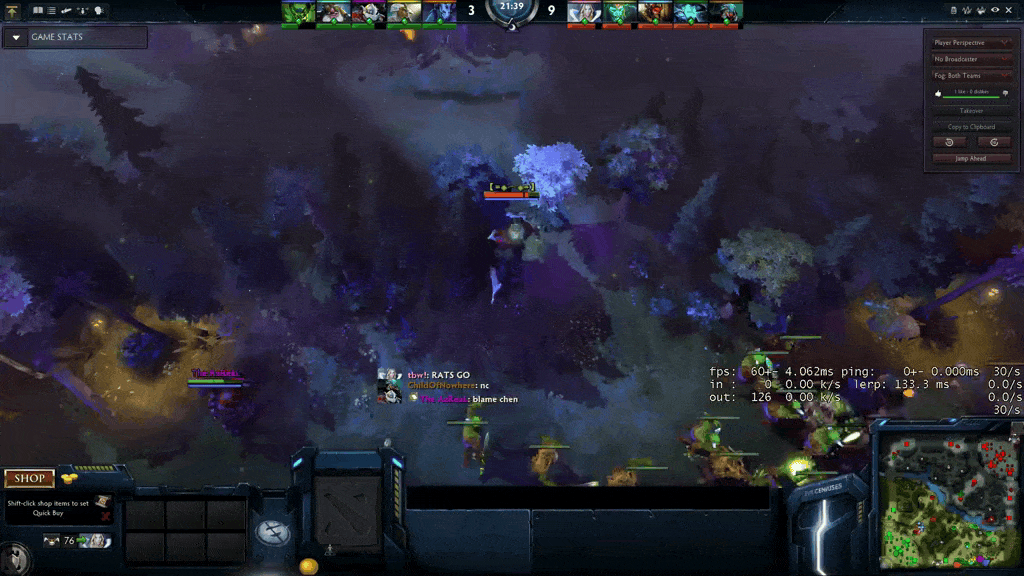Clear quick buy with the red X
The height and width of the screenshot is (576, 1024).
pos(105,516)
